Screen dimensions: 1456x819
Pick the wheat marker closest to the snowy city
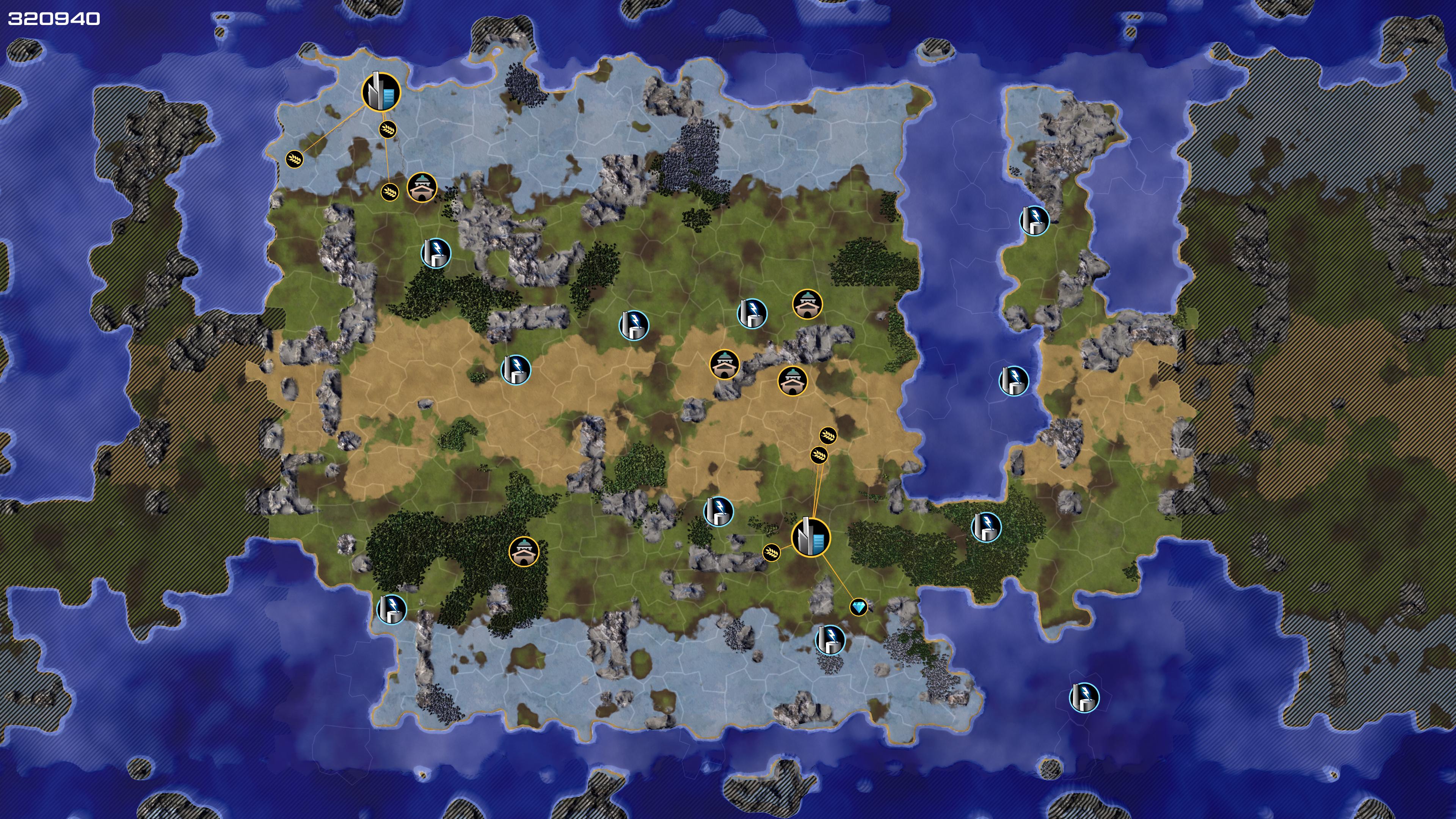(388, 130)
